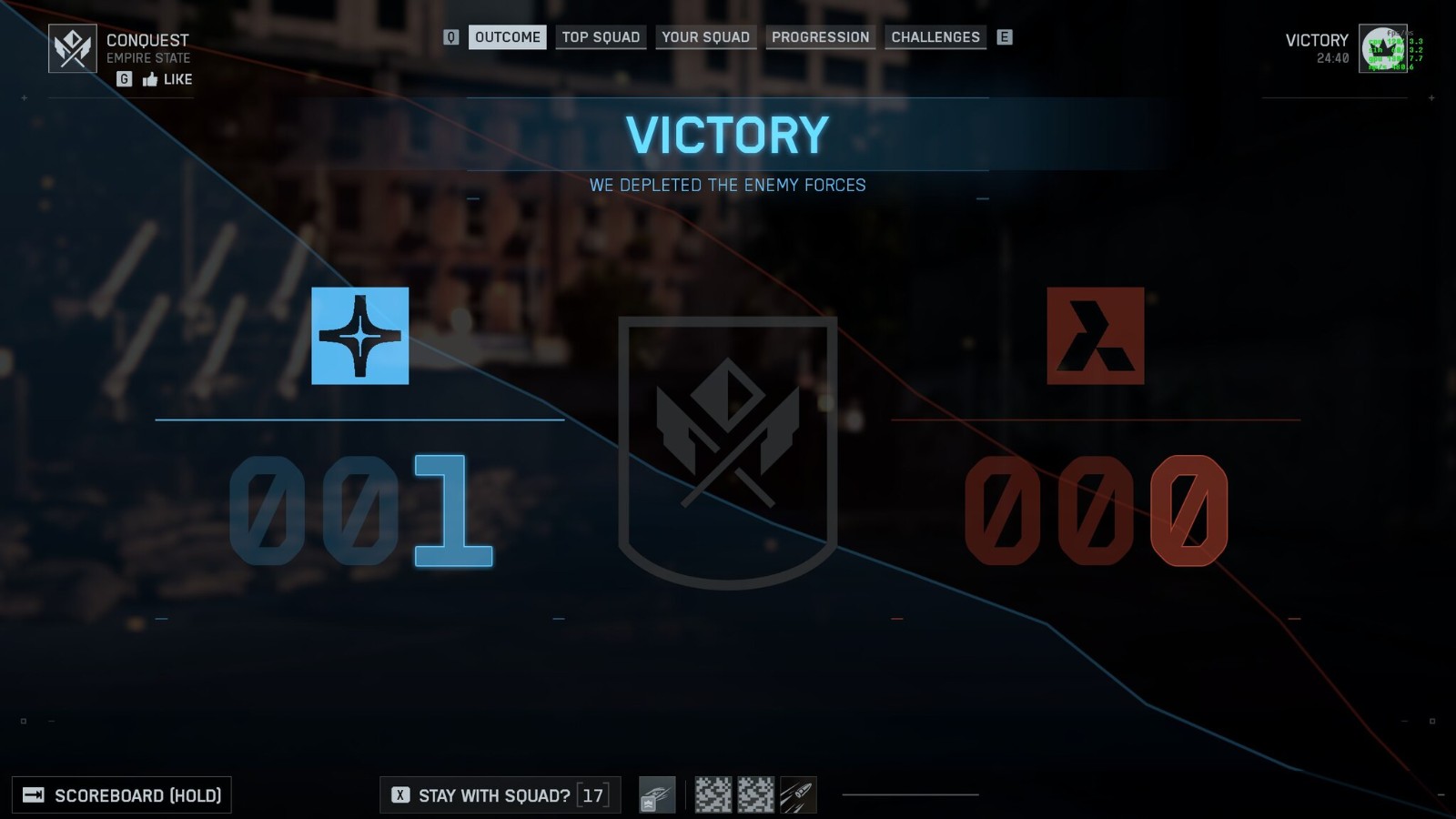
Task: Hold the Scoreboard button
Action: [122, 795]
